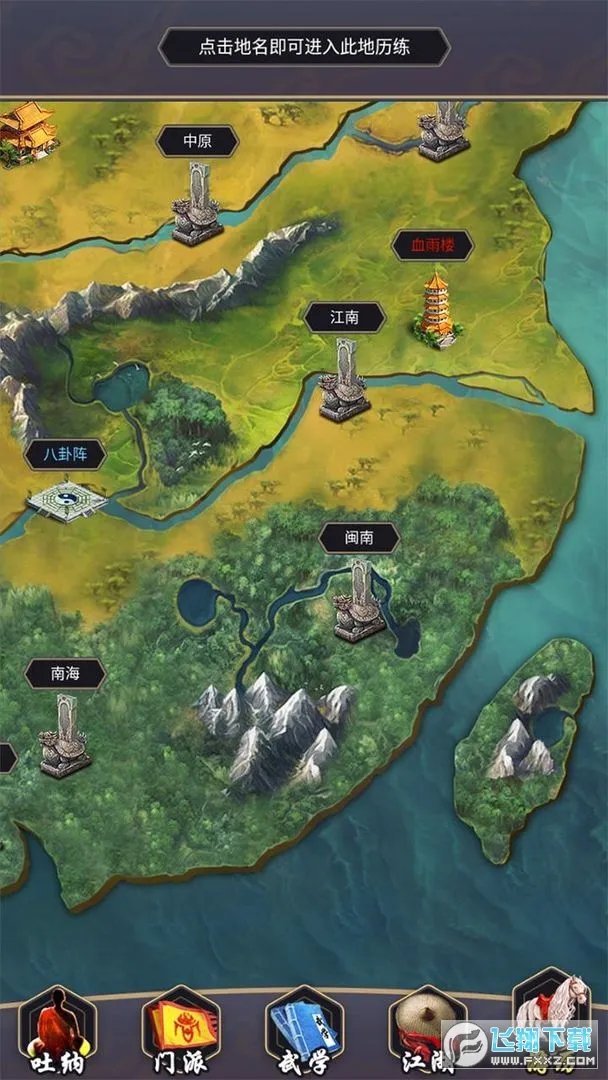Open the 武学 martial arts tab
This screenshot has height=1080, width=608.
pyautogui.click(x=304, y=1030)
